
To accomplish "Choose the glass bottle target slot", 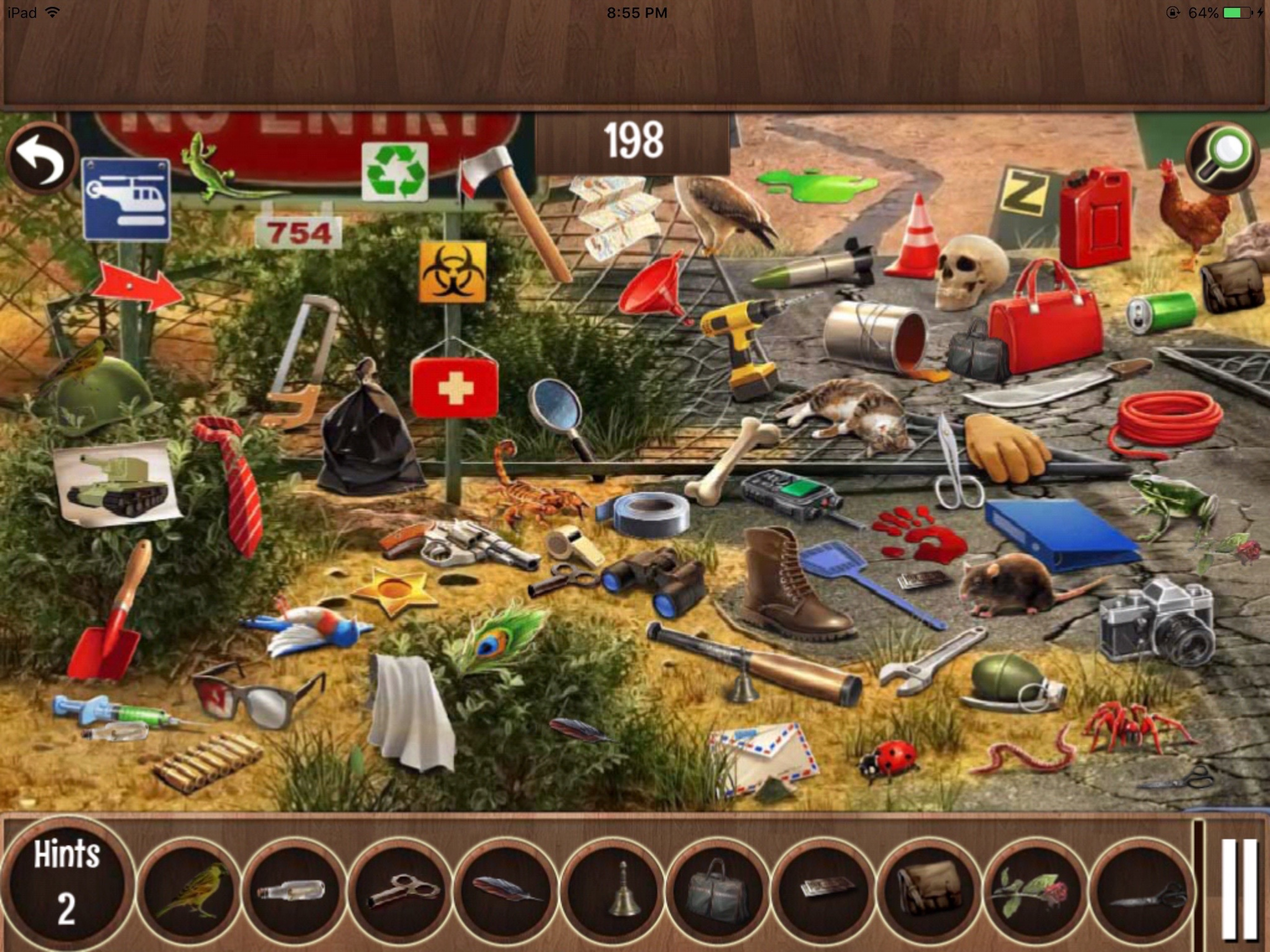I will tap(294, 891).
